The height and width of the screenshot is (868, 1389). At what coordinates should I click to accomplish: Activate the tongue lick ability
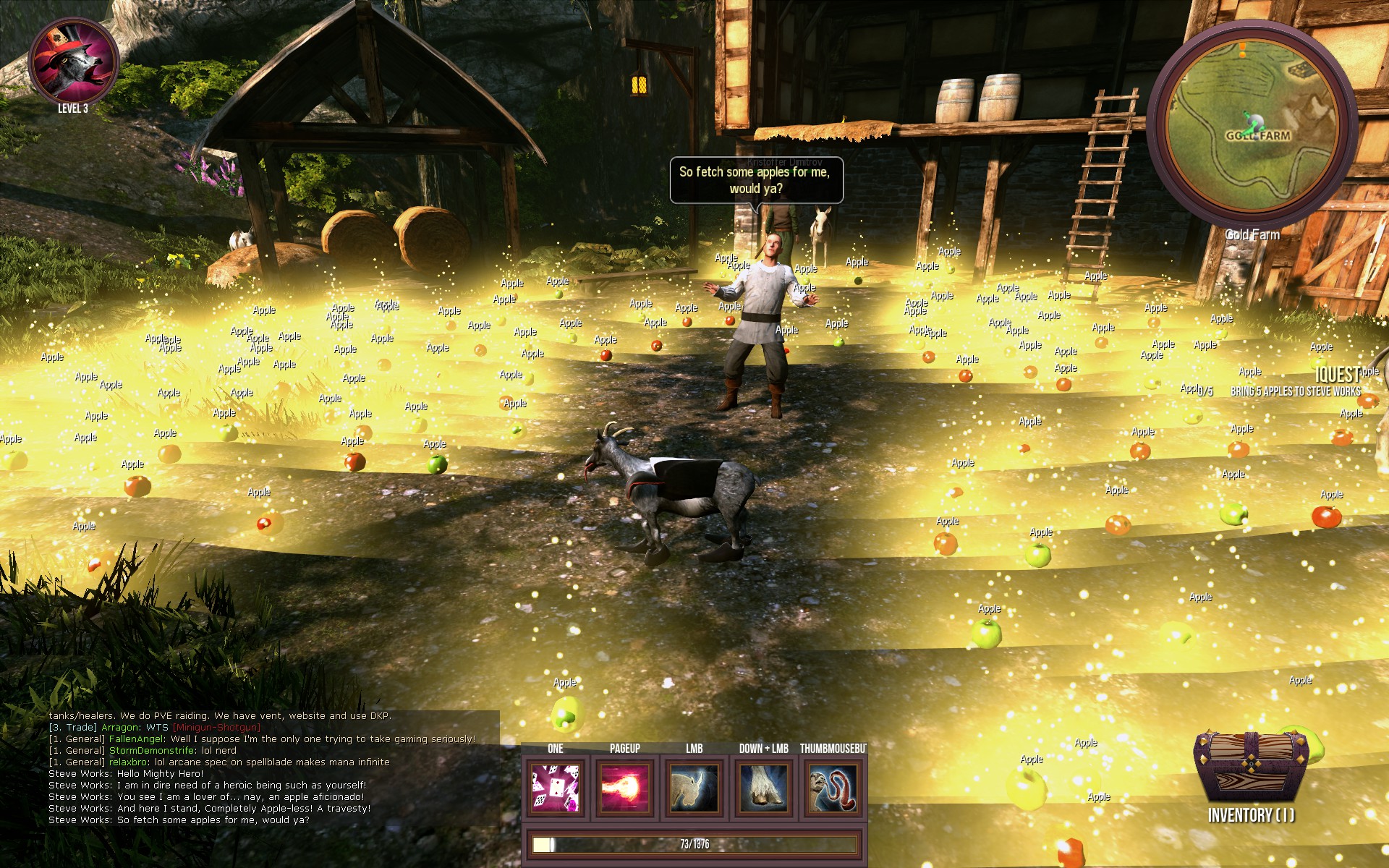tap(833, 788)
